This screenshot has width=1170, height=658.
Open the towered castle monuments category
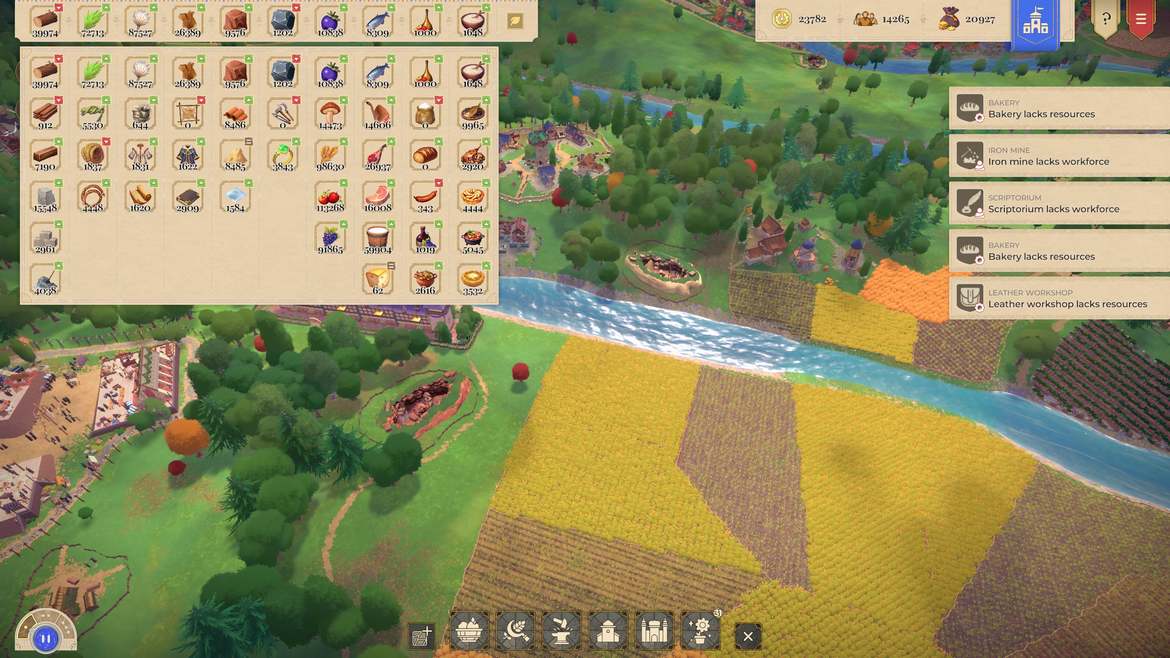coord(654,632)
